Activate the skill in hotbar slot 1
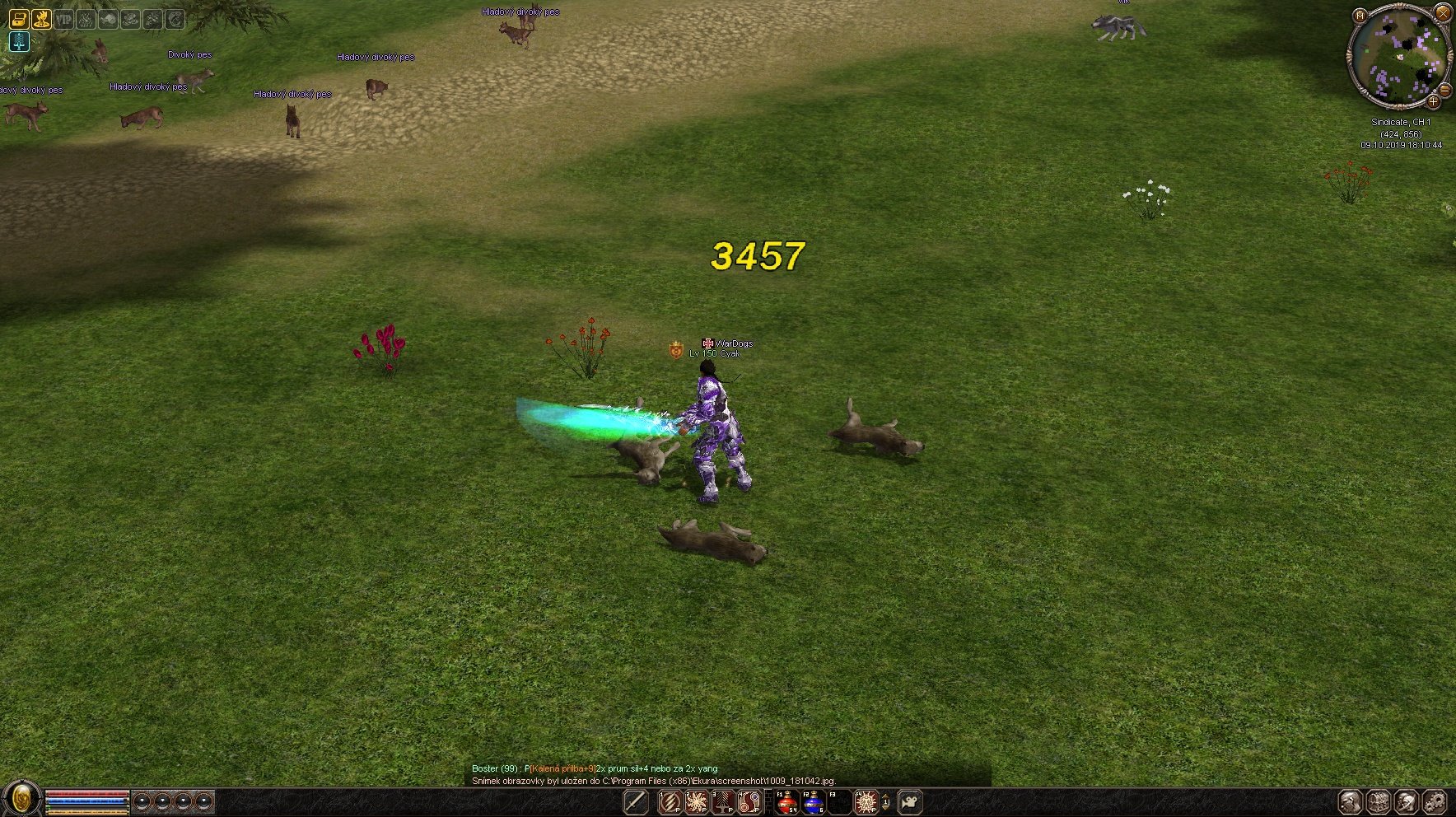 point(670,801)
